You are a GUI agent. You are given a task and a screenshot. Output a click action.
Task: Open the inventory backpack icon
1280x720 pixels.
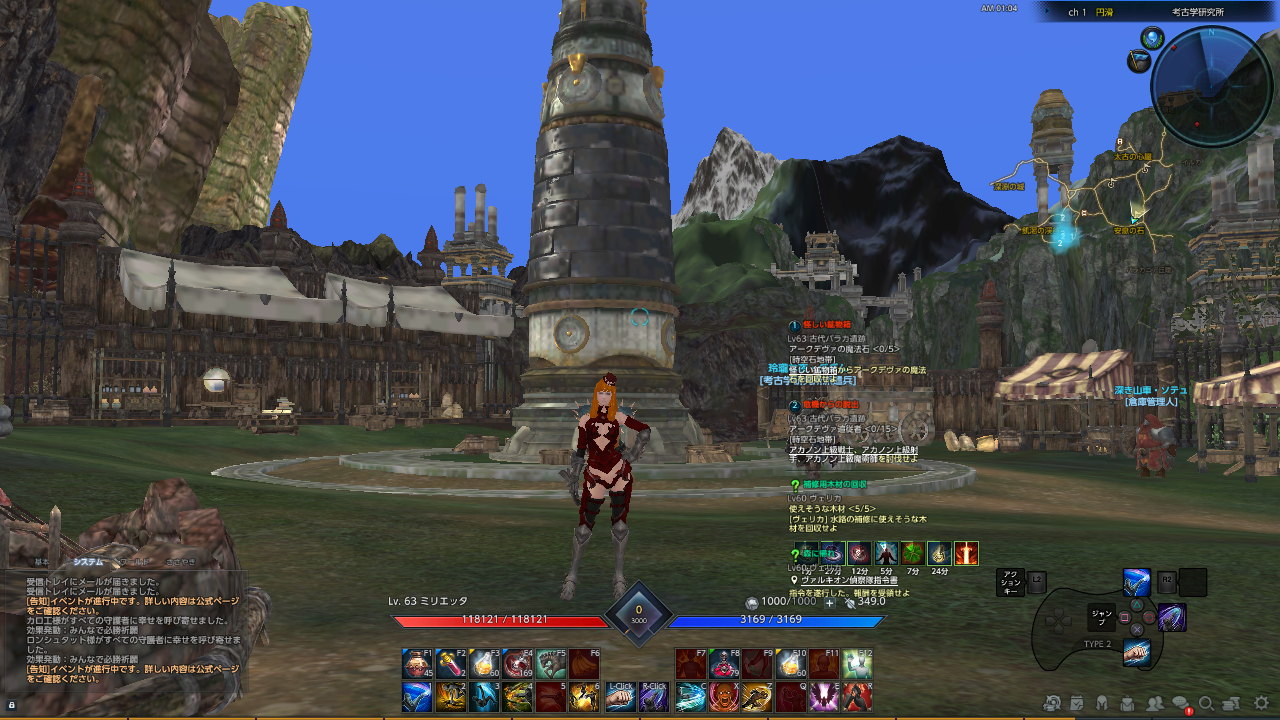point(1126,705)
